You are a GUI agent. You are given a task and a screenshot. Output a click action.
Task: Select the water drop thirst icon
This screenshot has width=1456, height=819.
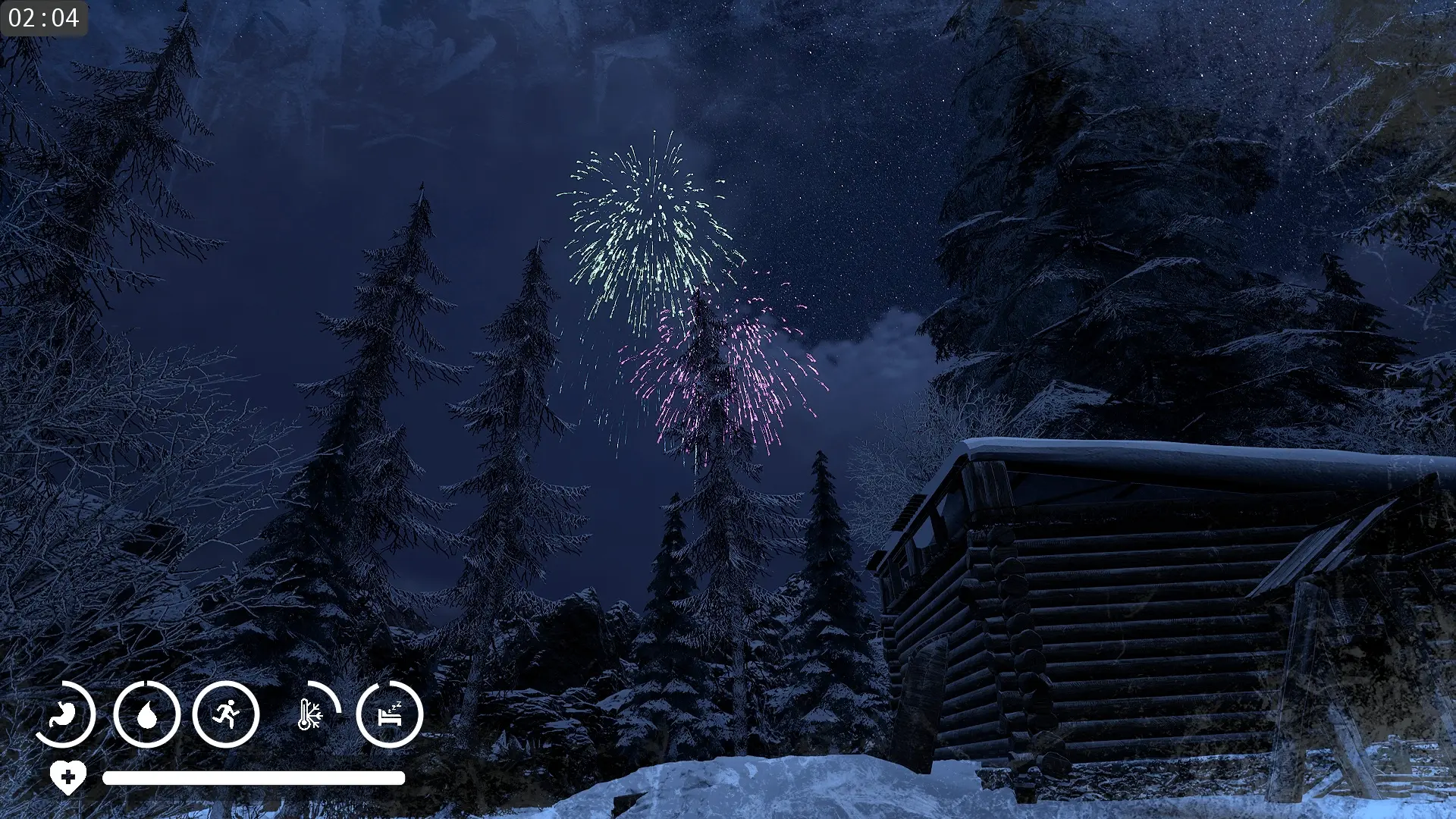click(147, 714)
